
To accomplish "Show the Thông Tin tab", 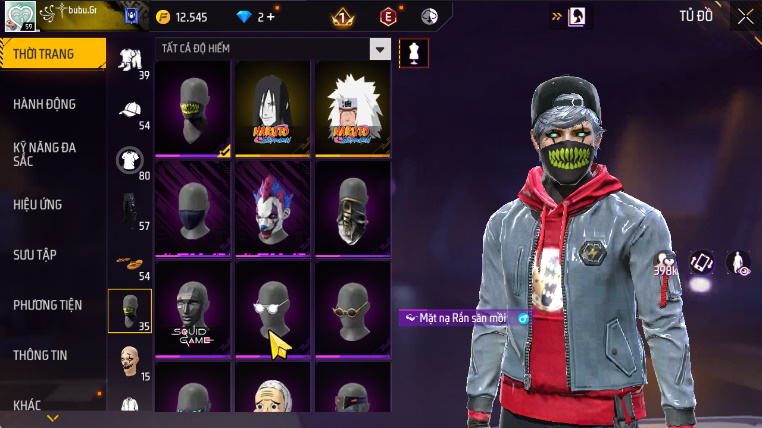I will click(x=40, y=355).
